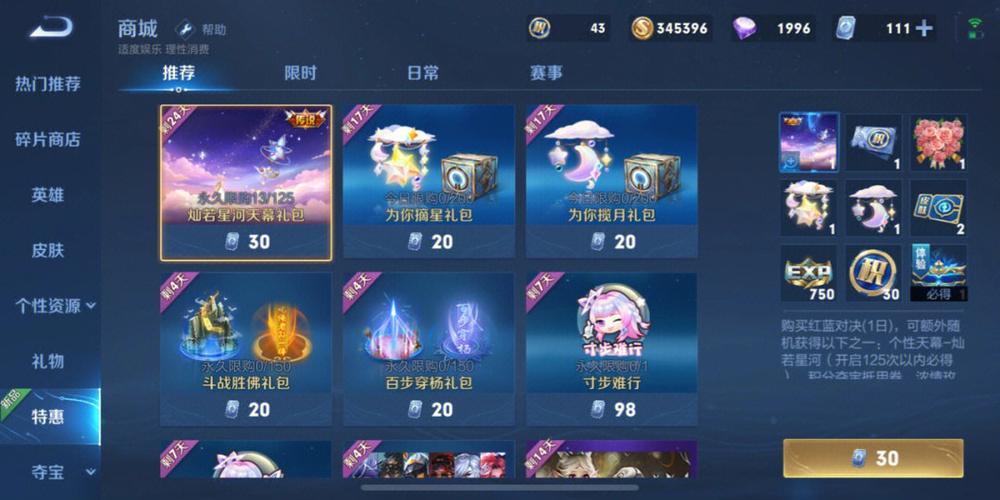Go to the 皮肤 shop section

click(48, 250)
